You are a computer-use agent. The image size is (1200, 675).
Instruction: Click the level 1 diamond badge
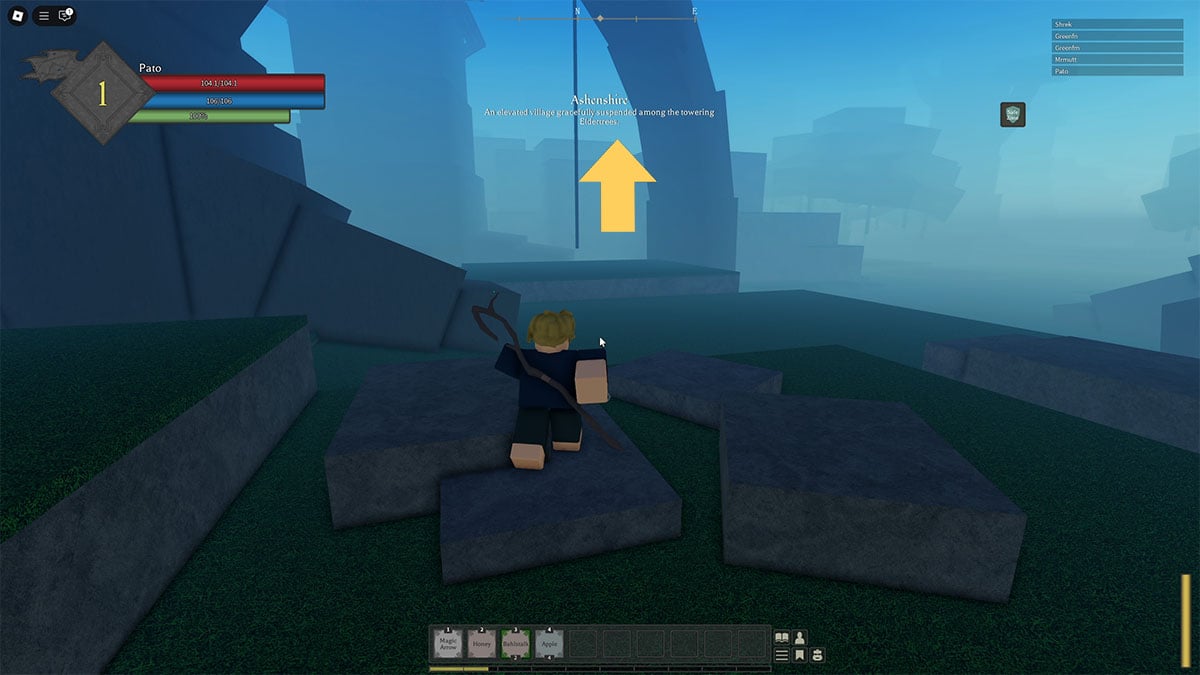101,94
